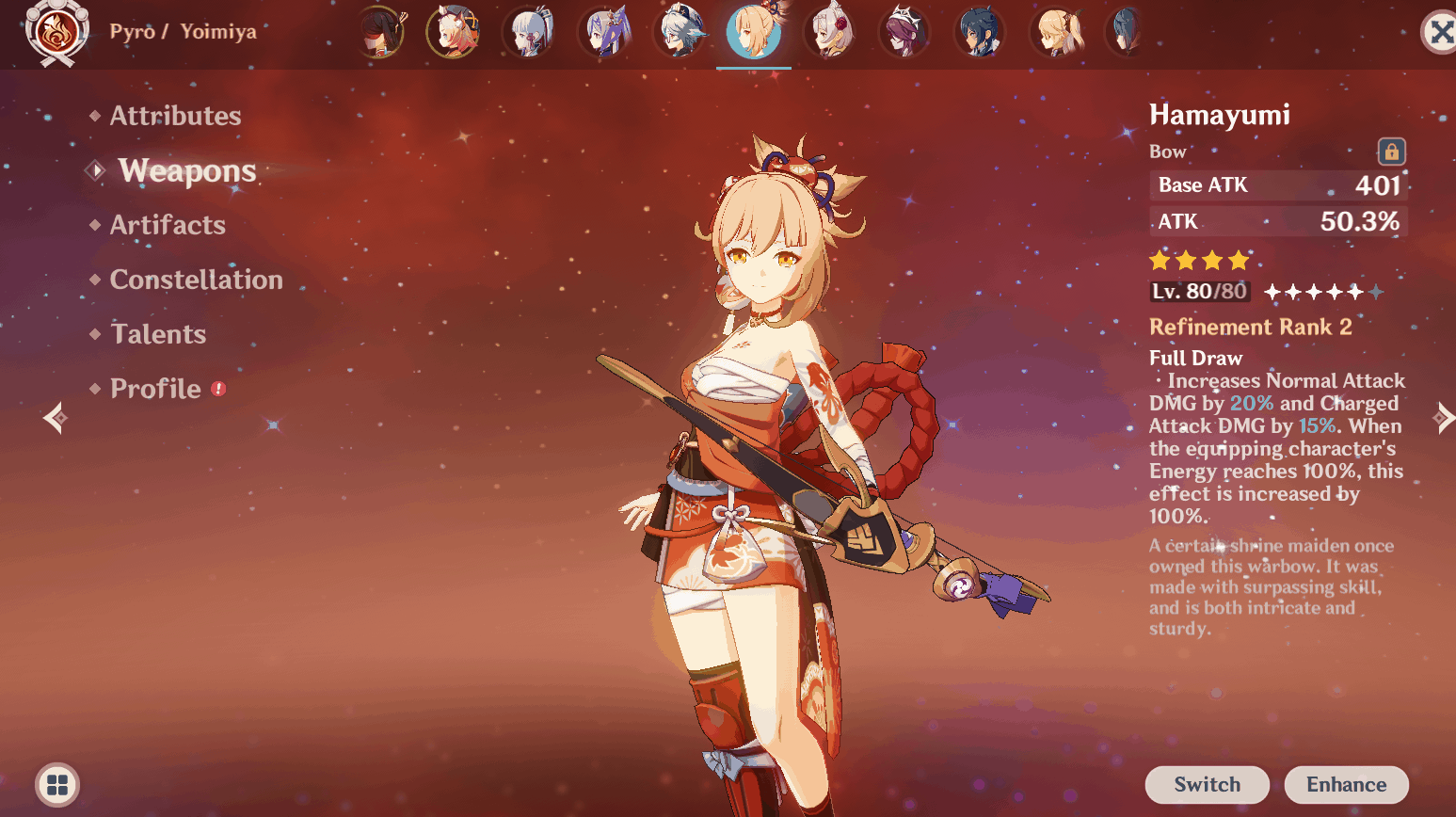Viewport: 1456px width, 817px height.
Task: Click the Lv. 80/80 level indicator
Action: point(1199,291)
